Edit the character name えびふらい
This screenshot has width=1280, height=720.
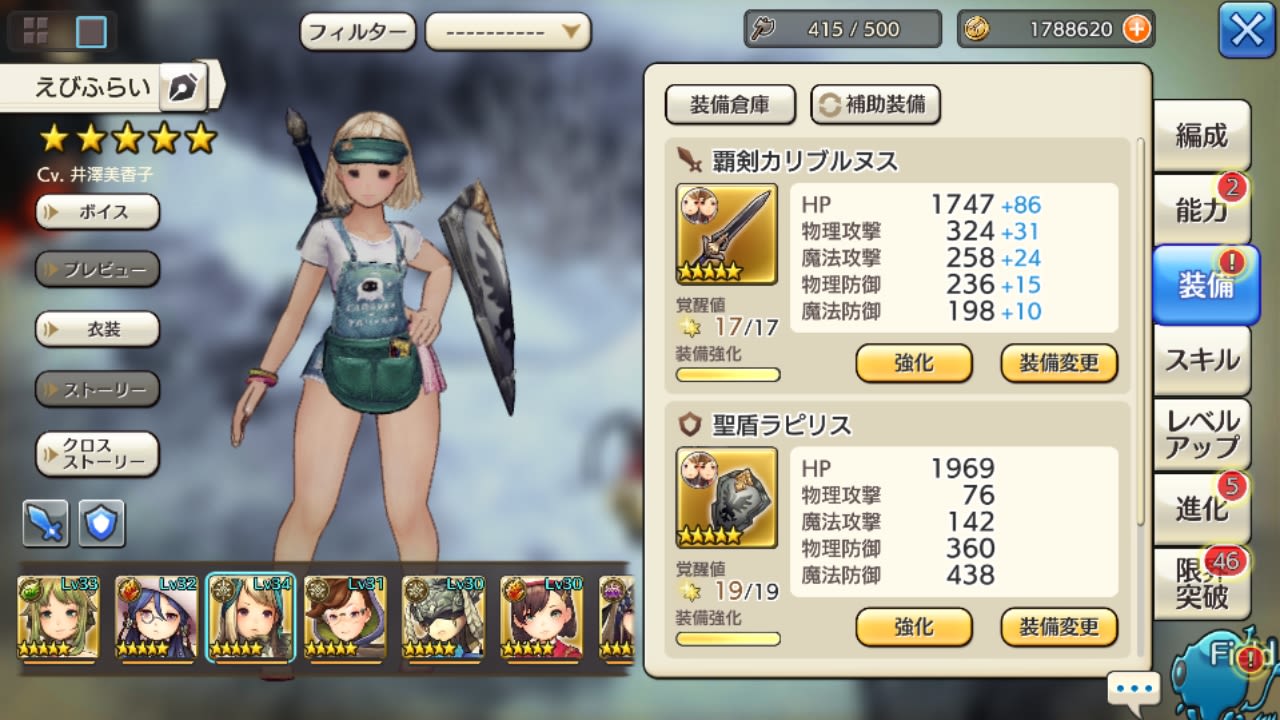182,88
